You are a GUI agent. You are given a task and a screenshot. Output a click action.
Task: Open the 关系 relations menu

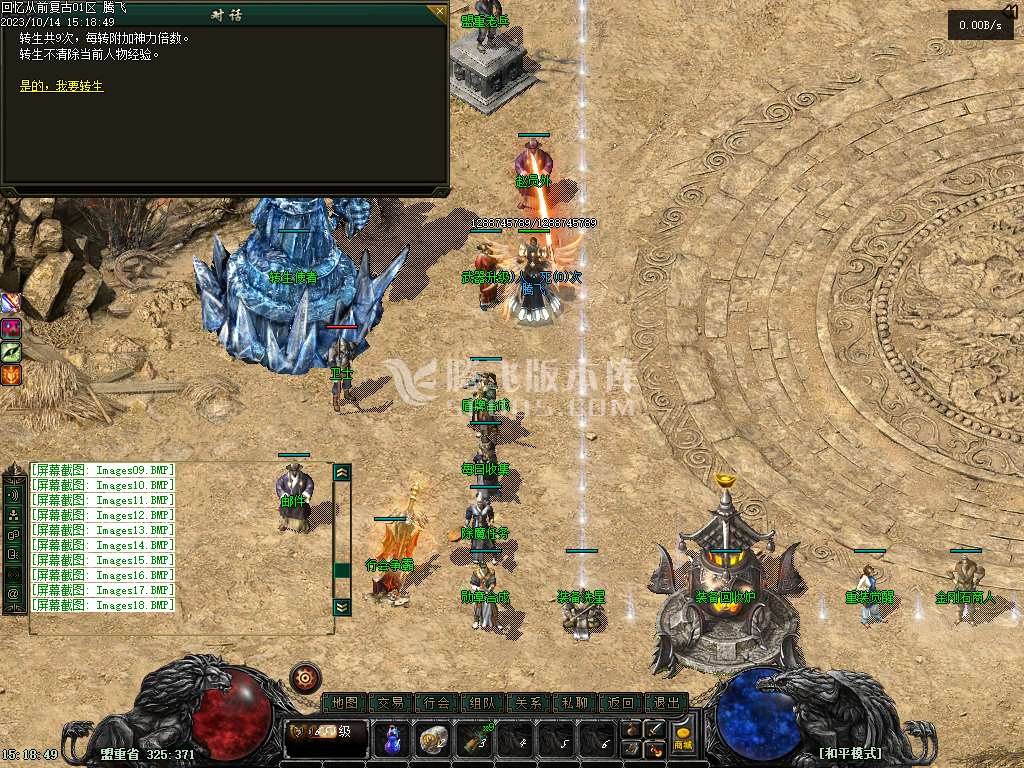[x=528, y=703]
